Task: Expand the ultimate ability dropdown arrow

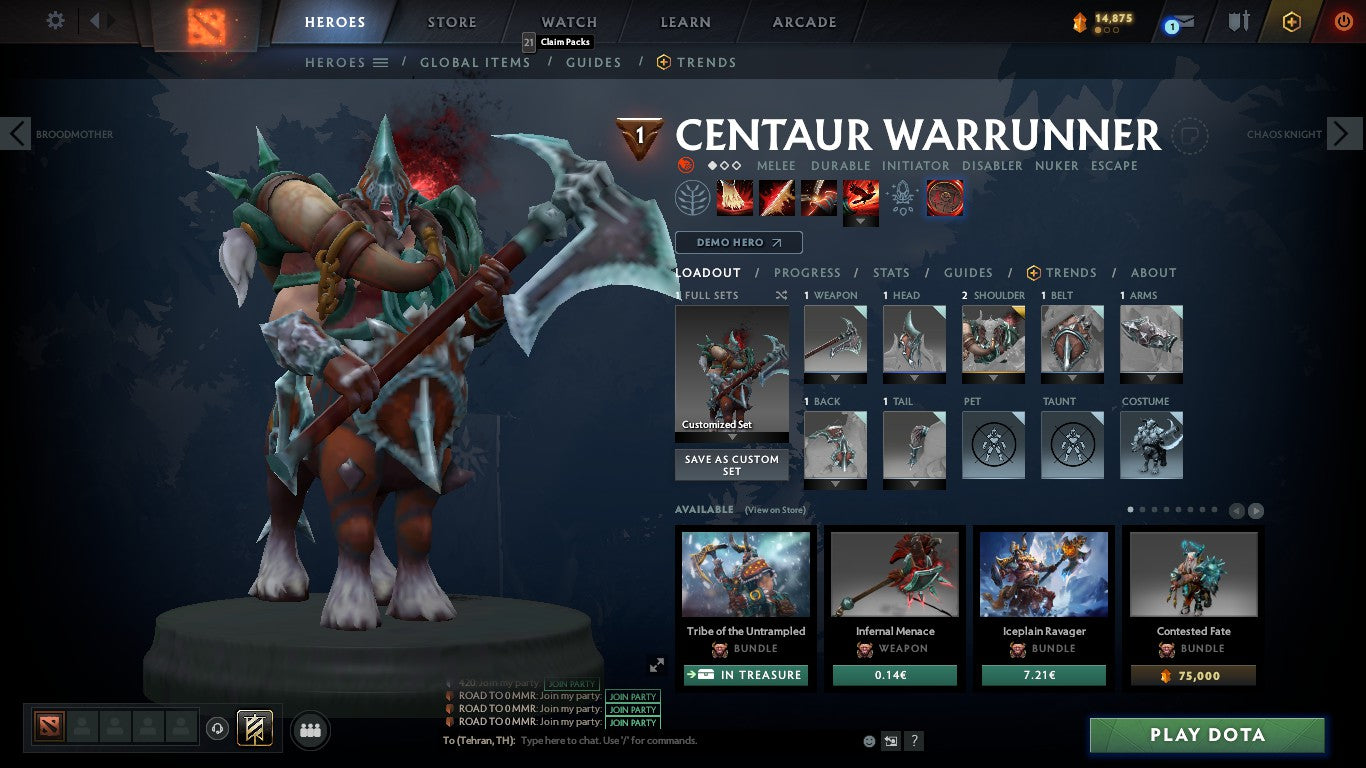Action: coord(860,220)
